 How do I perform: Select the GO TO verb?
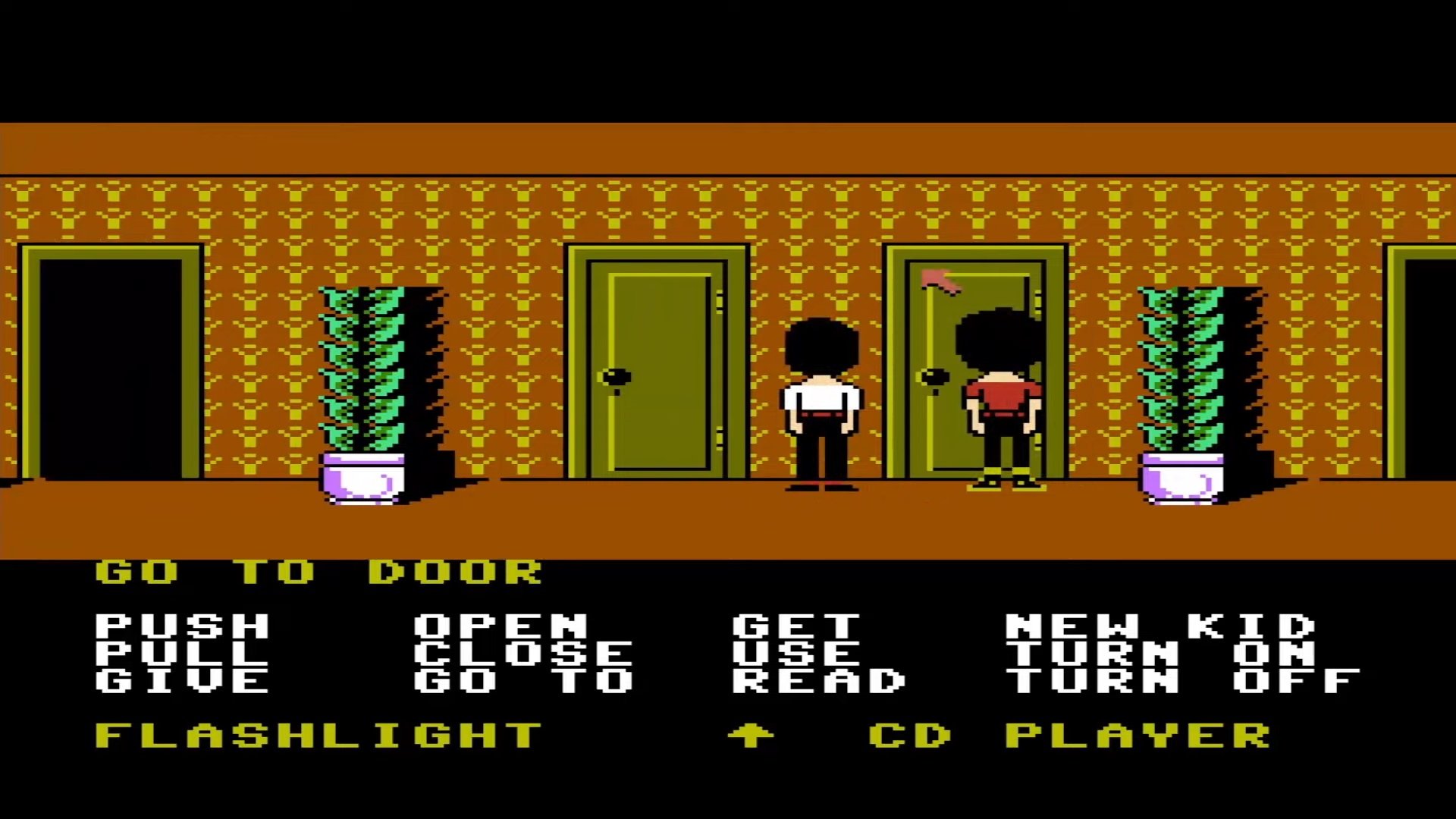coord(523,679)
